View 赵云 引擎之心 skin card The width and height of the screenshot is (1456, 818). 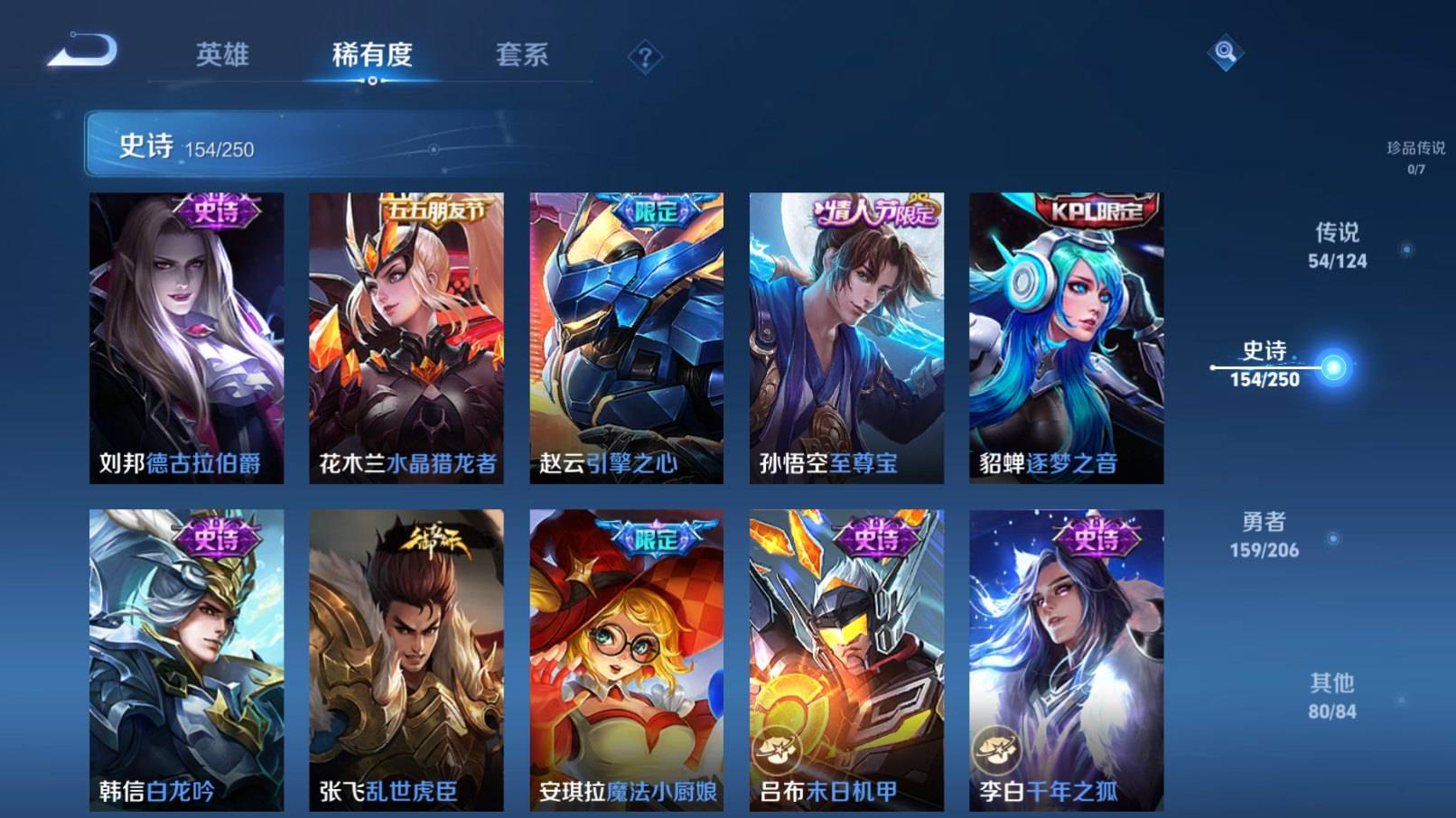click(626, 338)
